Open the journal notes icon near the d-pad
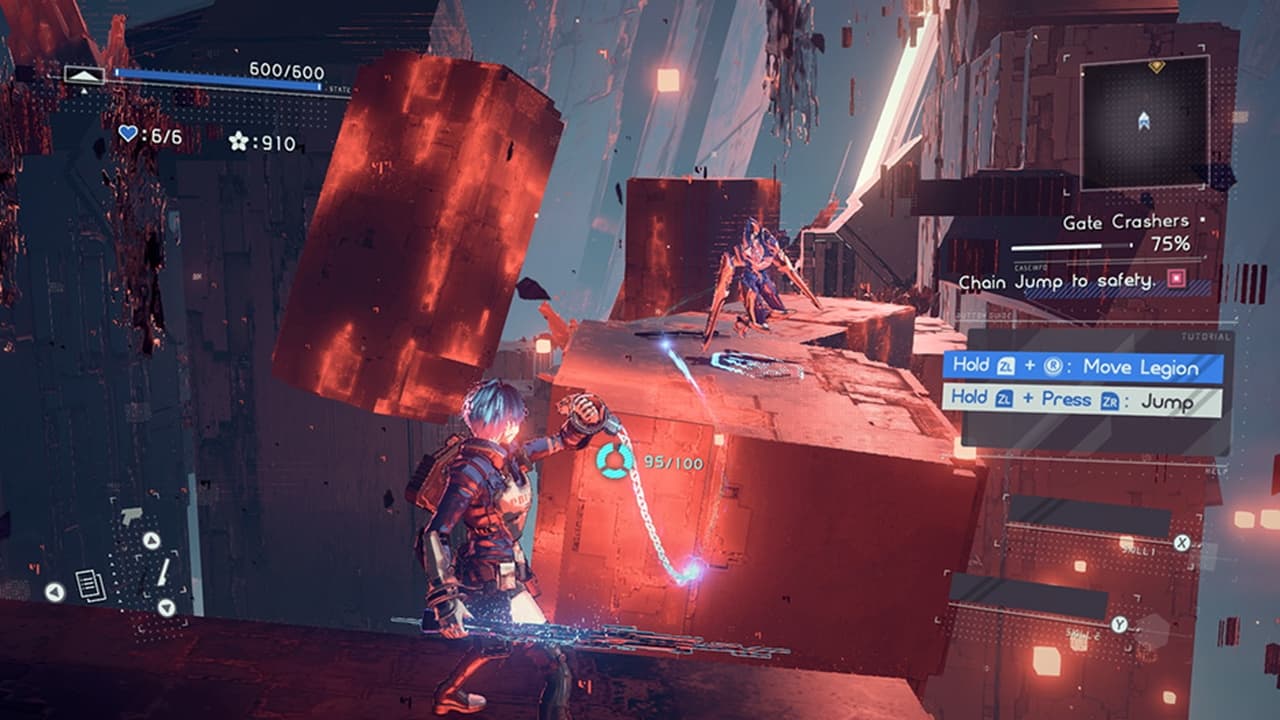 [x=89, y=585]
